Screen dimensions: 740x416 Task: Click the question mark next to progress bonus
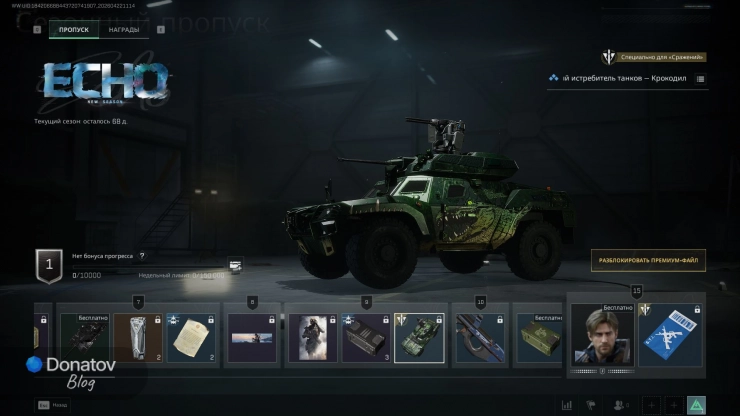point(142,256)
